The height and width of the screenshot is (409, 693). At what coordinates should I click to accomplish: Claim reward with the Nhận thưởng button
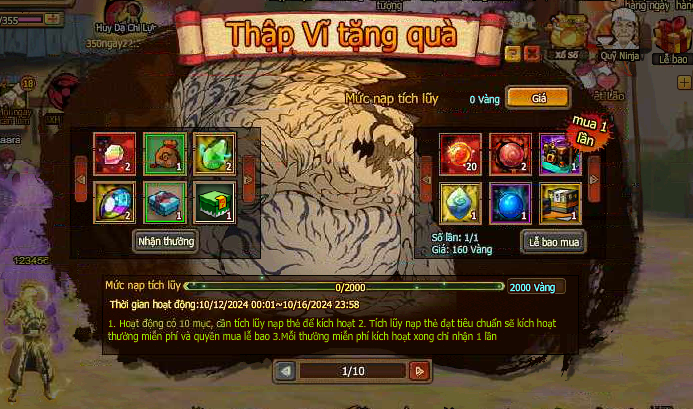(x=165, y=240)
